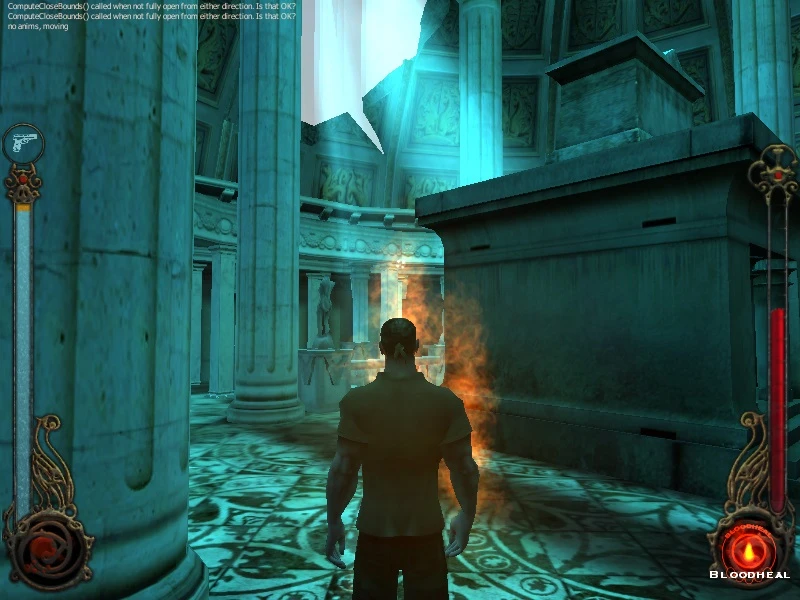
Task: Activate the Bloodheal discipline icon
Action: point(749,548)
